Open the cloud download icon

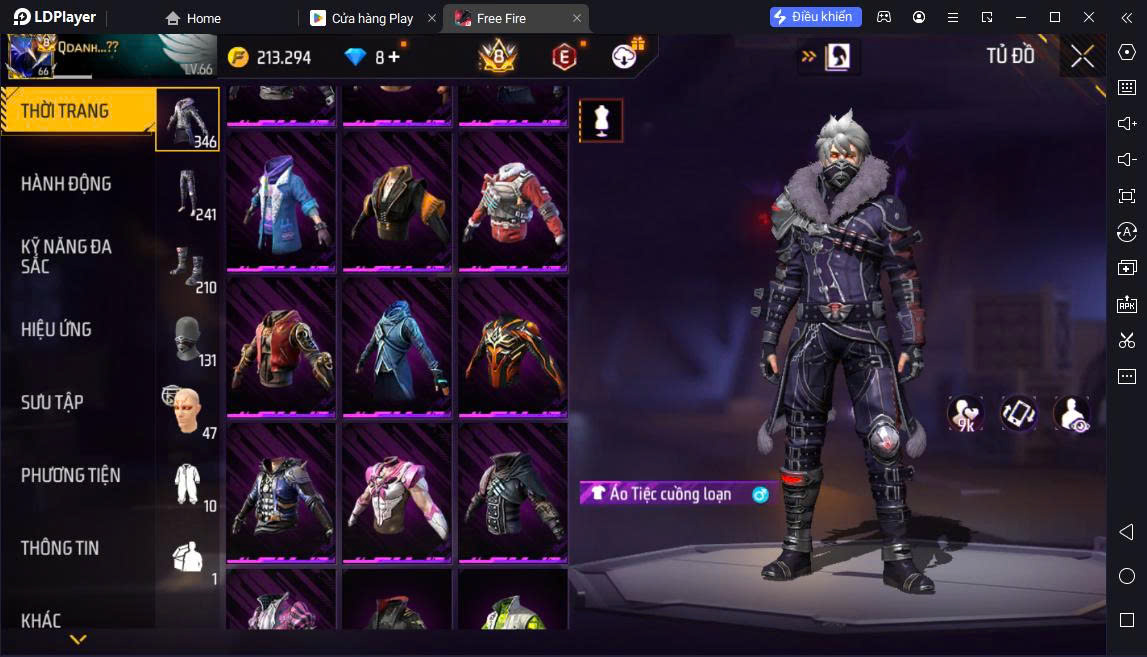coord(626,57)
